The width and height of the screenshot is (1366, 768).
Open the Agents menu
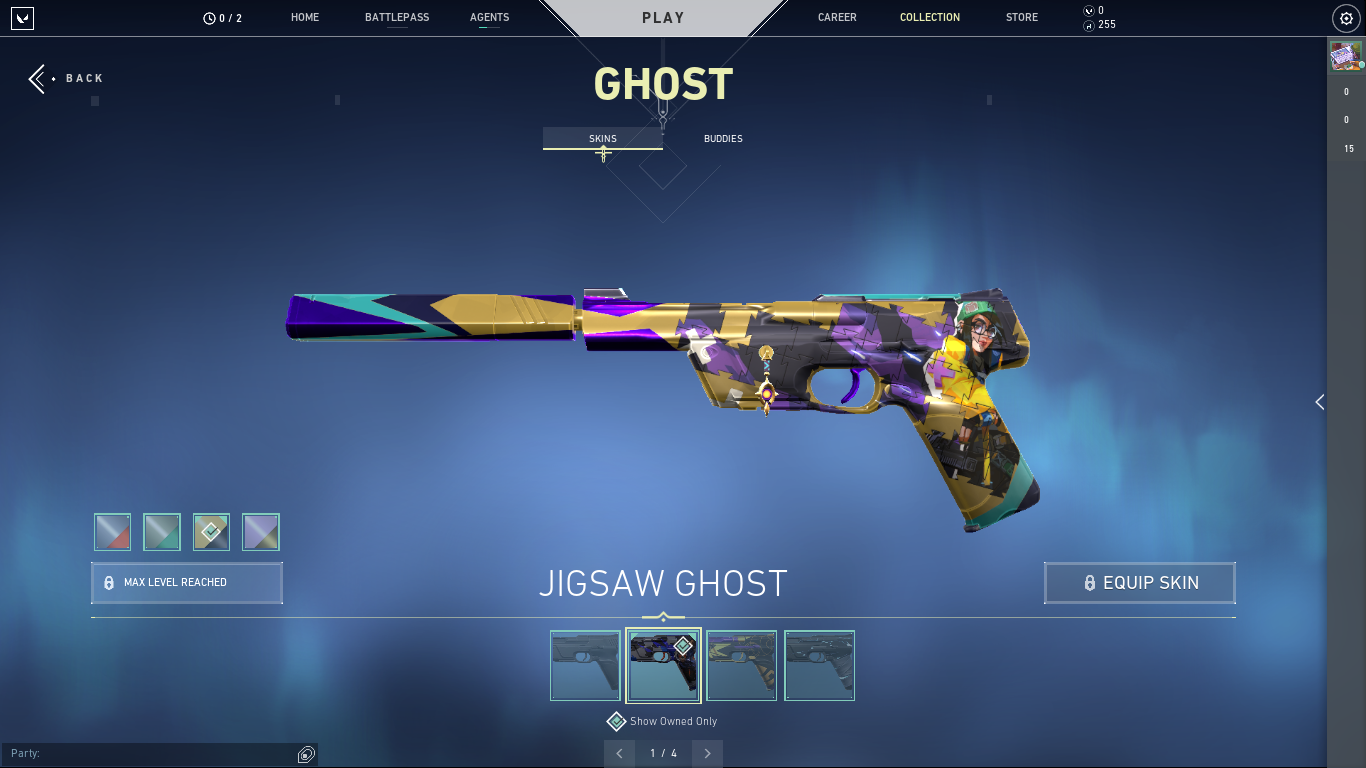pos(489,18)
